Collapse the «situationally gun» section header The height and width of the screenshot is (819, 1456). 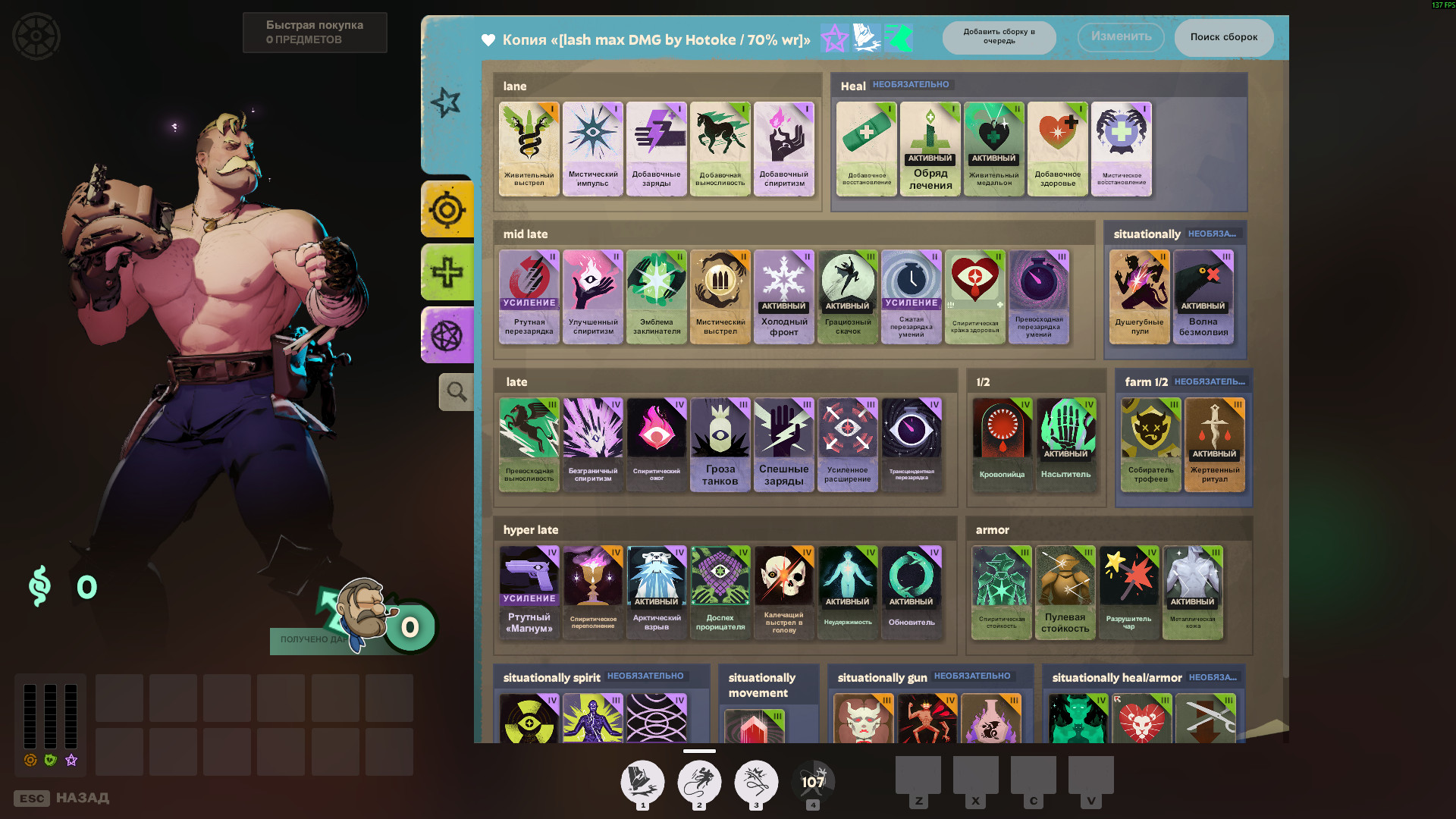click(x=882, y=677)
